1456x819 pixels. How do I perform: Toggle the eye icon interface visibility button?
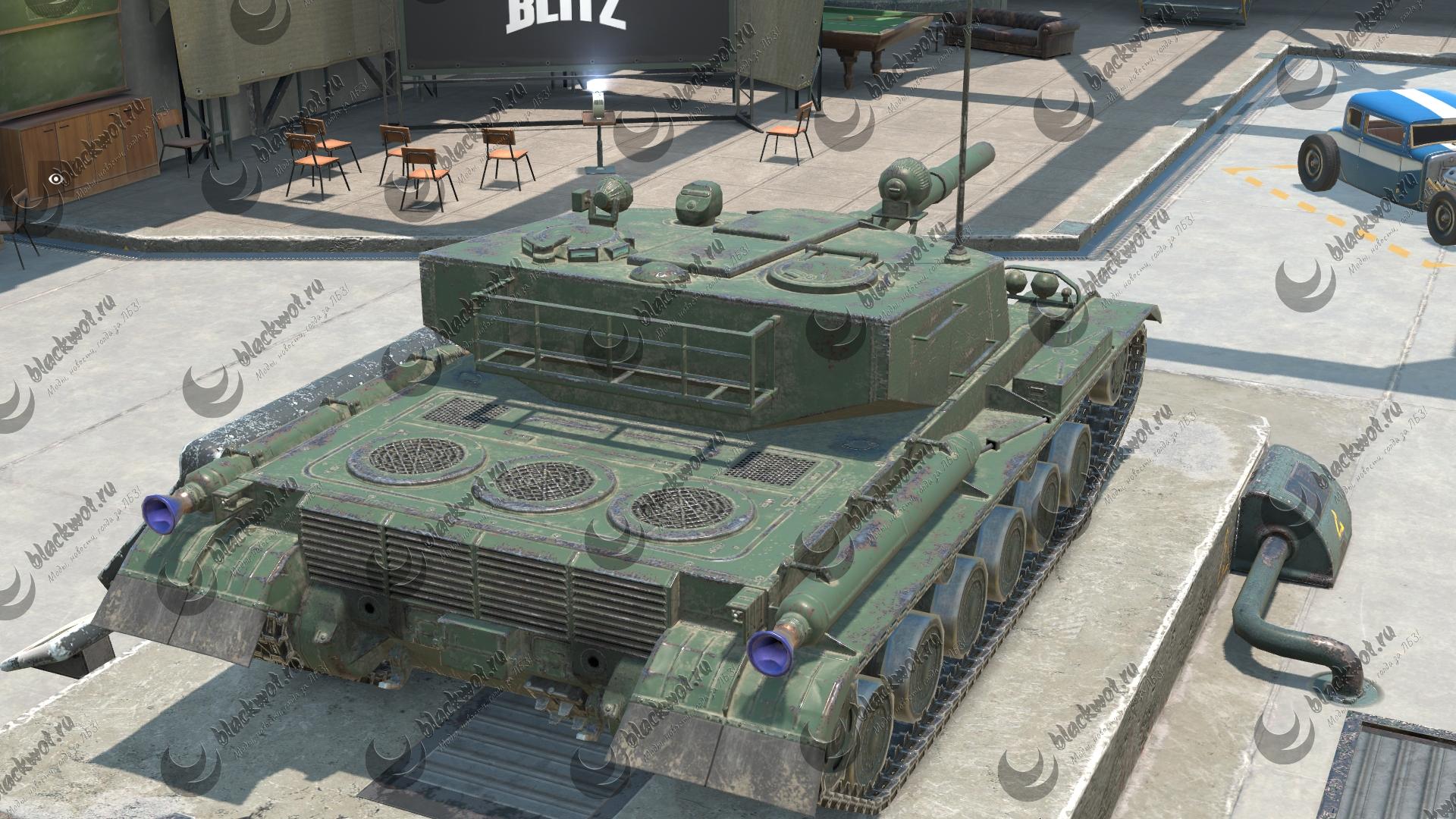[x=55, y=179]
